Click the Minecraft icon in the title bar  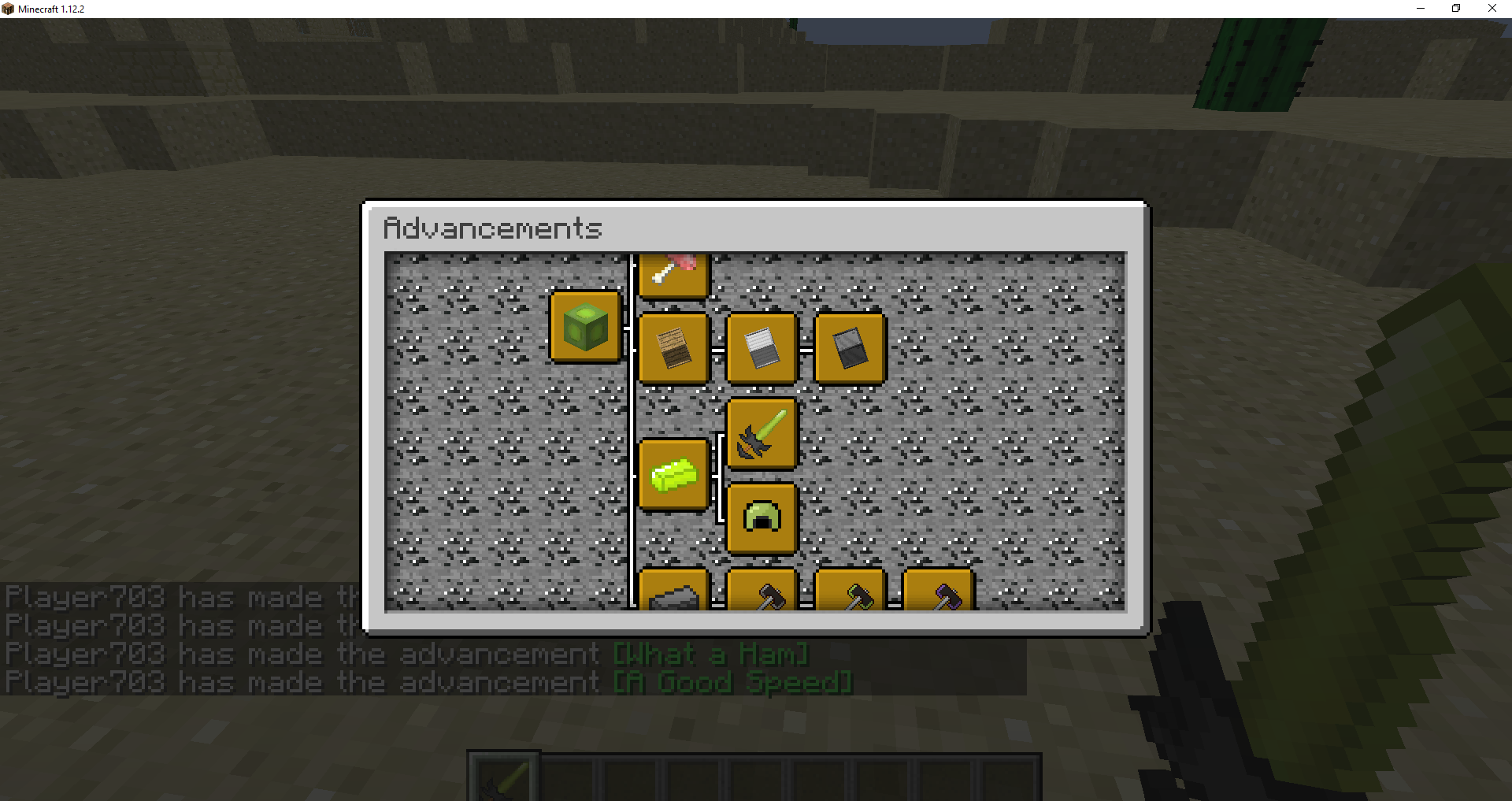[x=8, y=8]
